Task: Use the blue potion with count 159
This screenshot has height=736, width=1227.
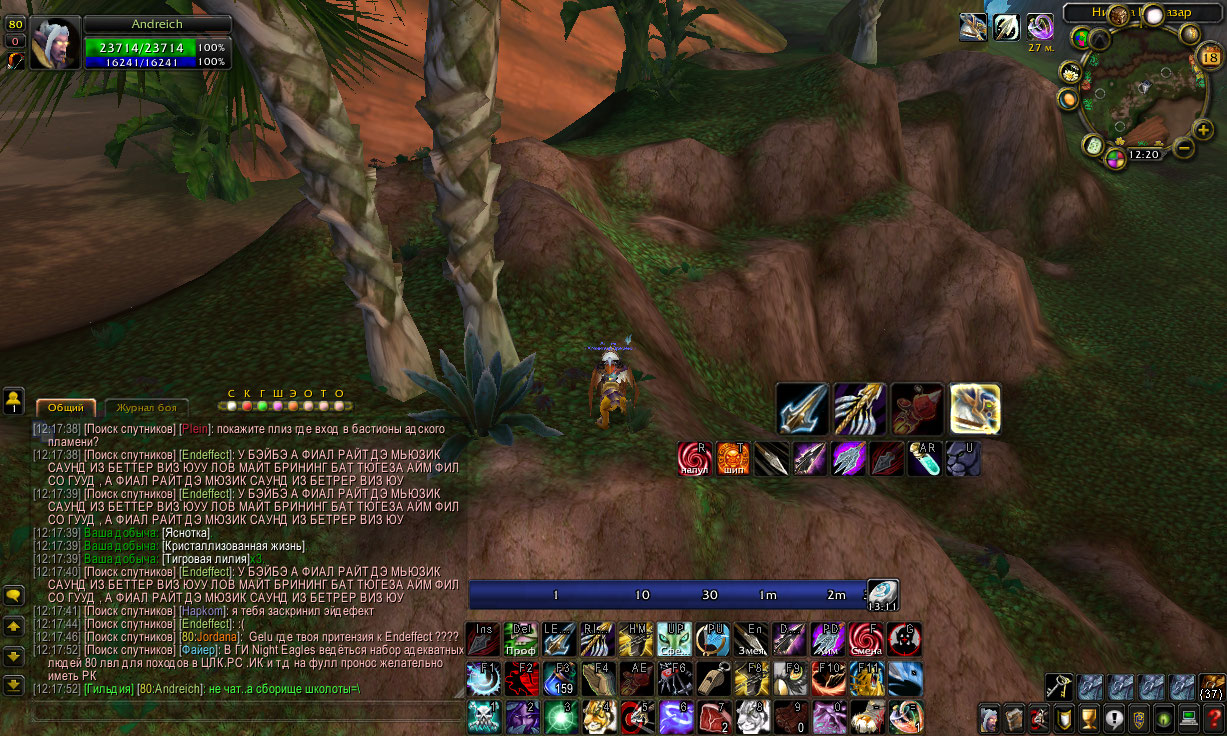Action: [561, 679]
